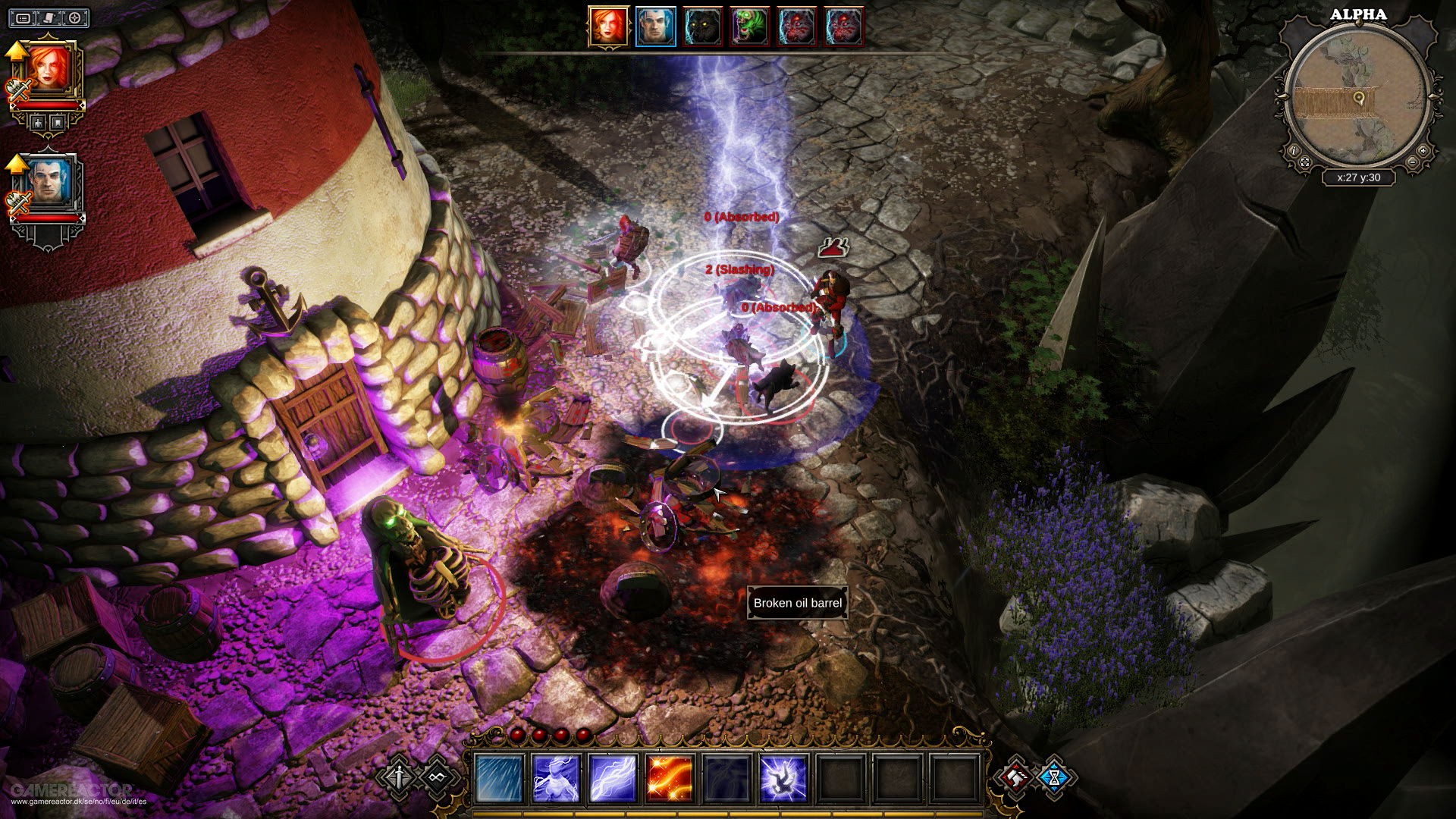This screenshot has width=1456, height=819.
Task: Click the crossed weapons icon left of hotbar
Action: [x=399, y=777]
